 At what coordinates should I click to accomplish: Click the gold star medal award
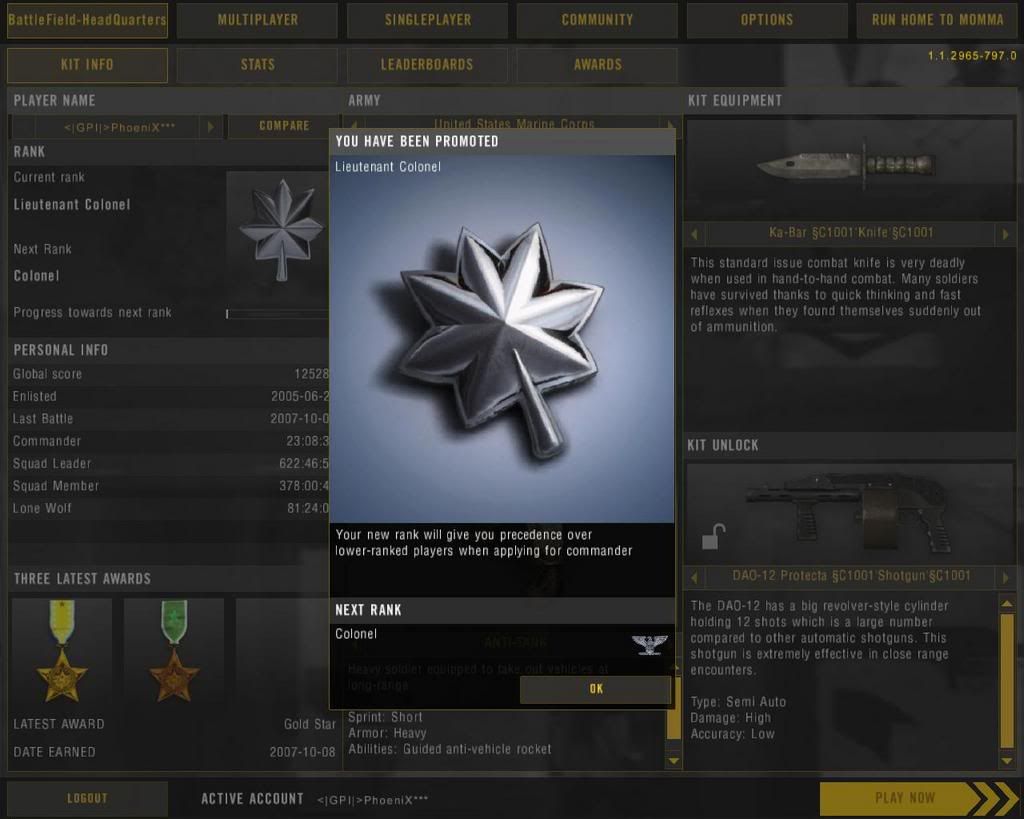(x=62, y=650)
